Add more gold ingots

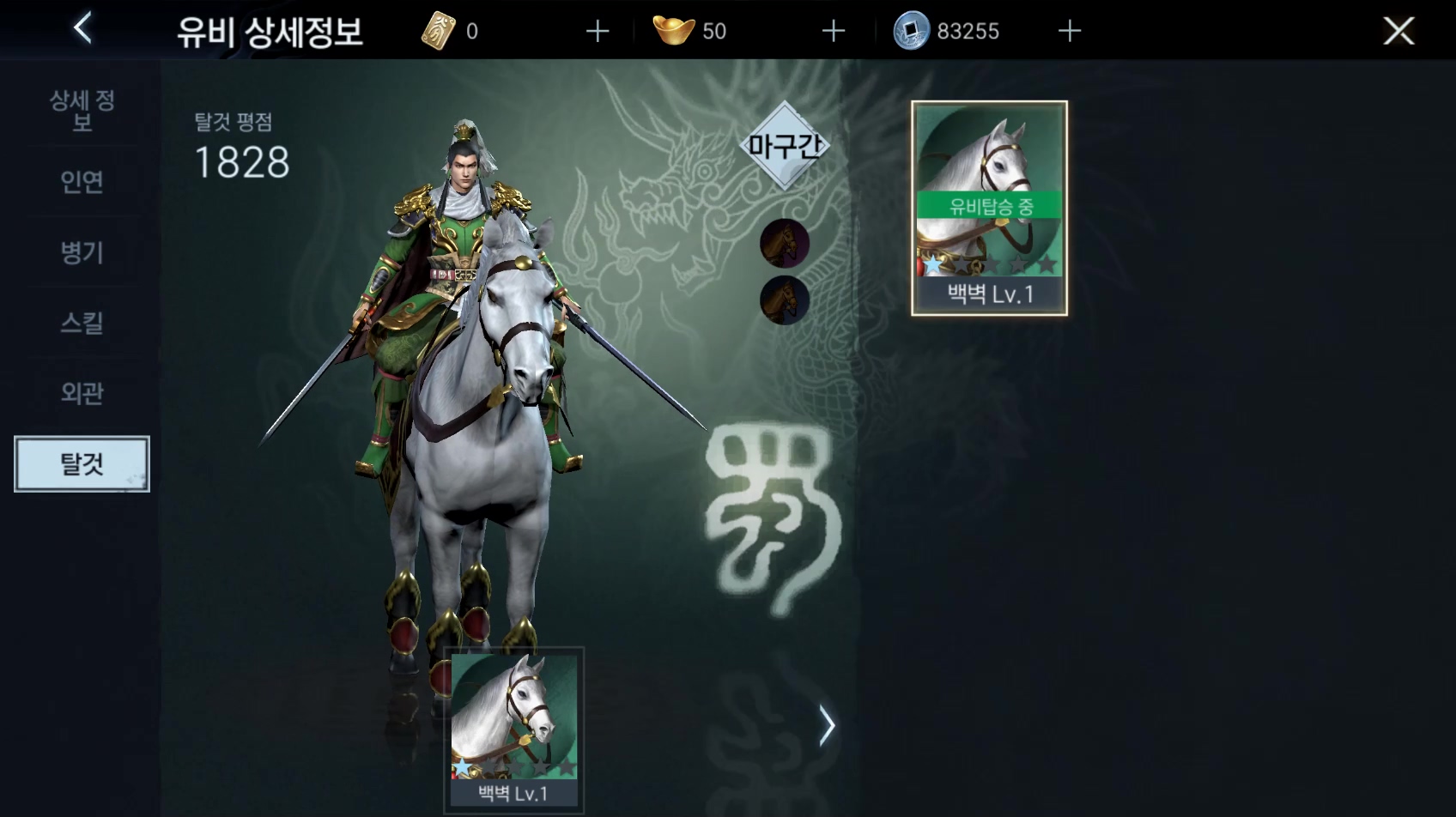pos(834,32)
